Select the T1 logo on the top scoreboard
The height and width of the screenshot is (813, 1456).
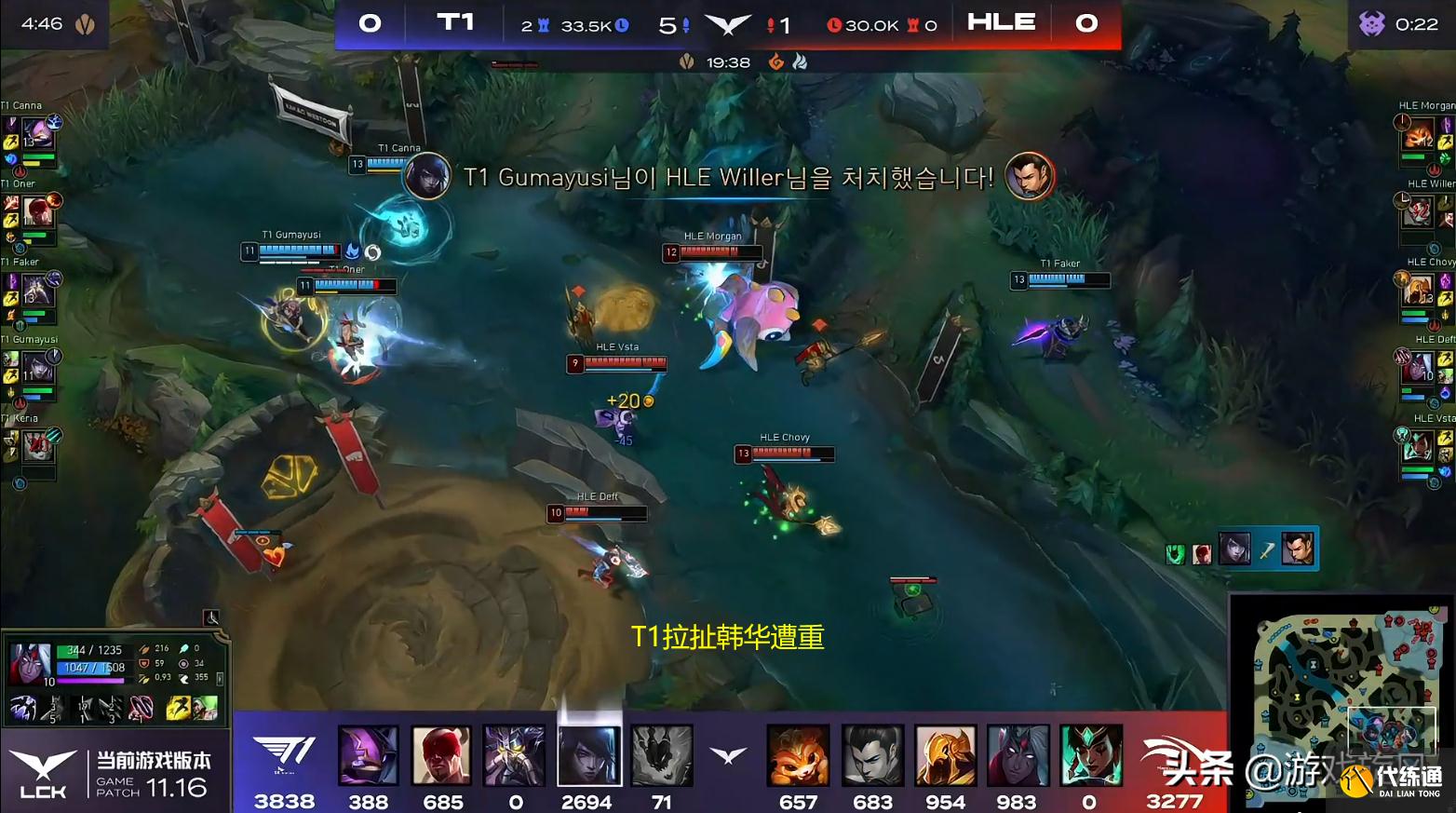point(455,23)
